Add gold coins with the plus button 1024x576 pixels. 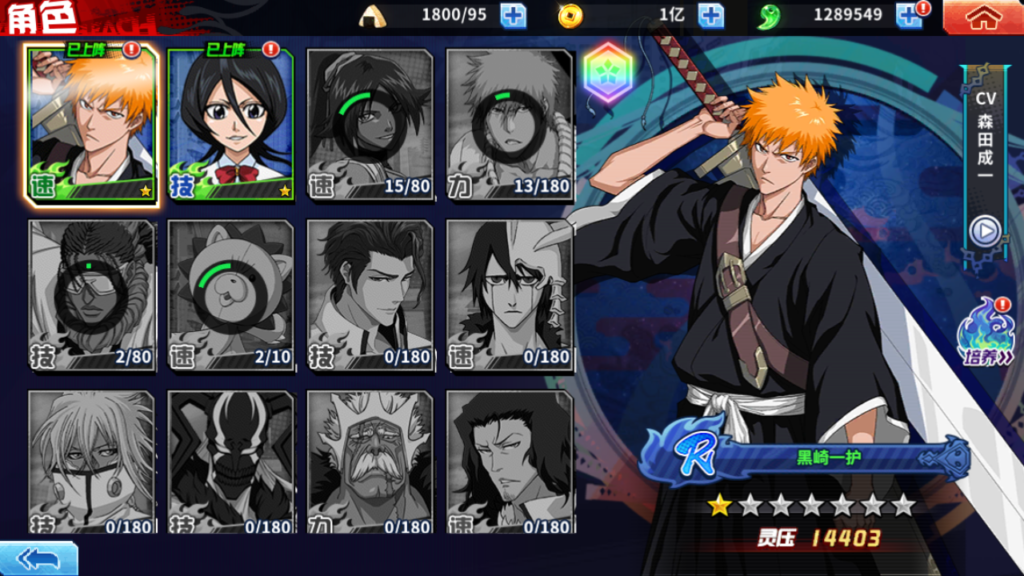click(710, 15)
